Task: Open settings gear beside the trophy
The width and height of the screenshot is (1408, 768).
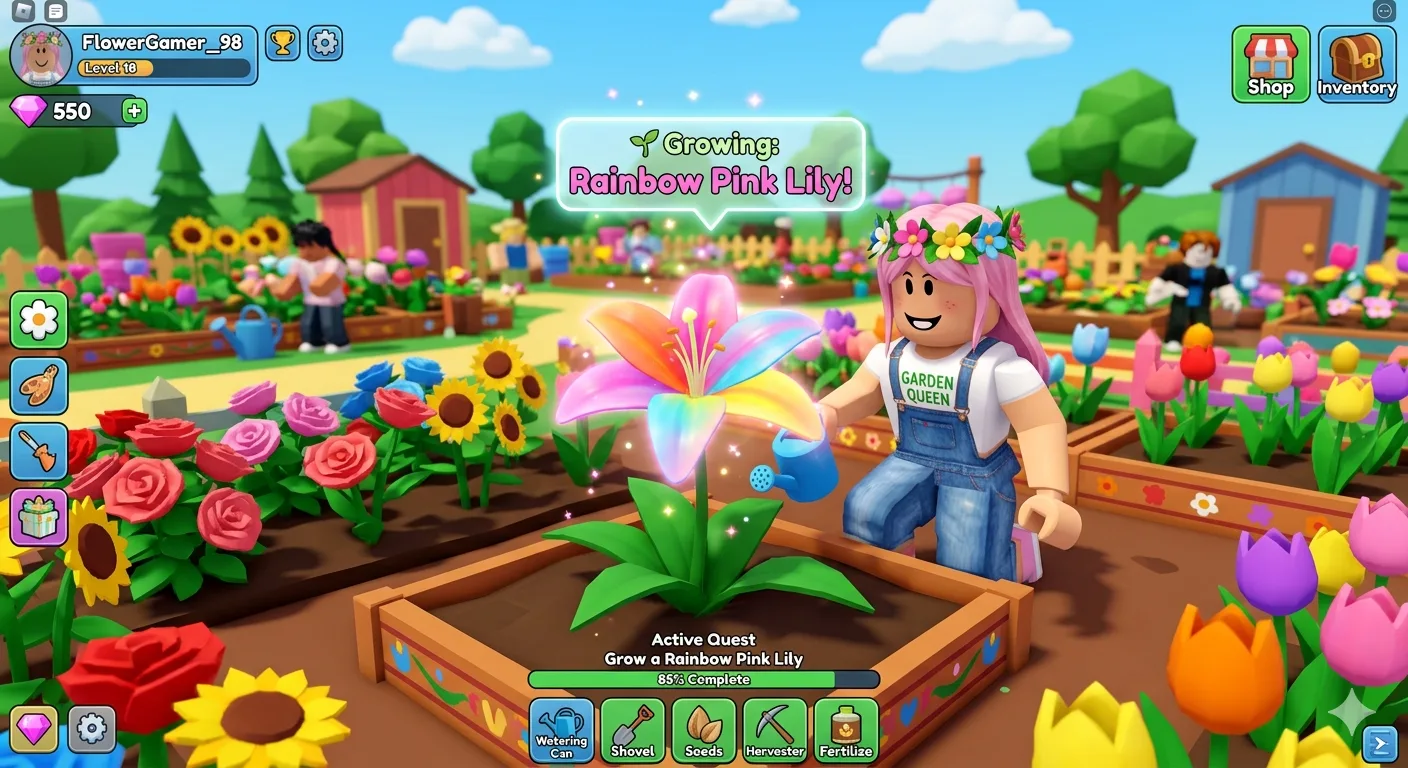Action: click(x=325, y=43)
